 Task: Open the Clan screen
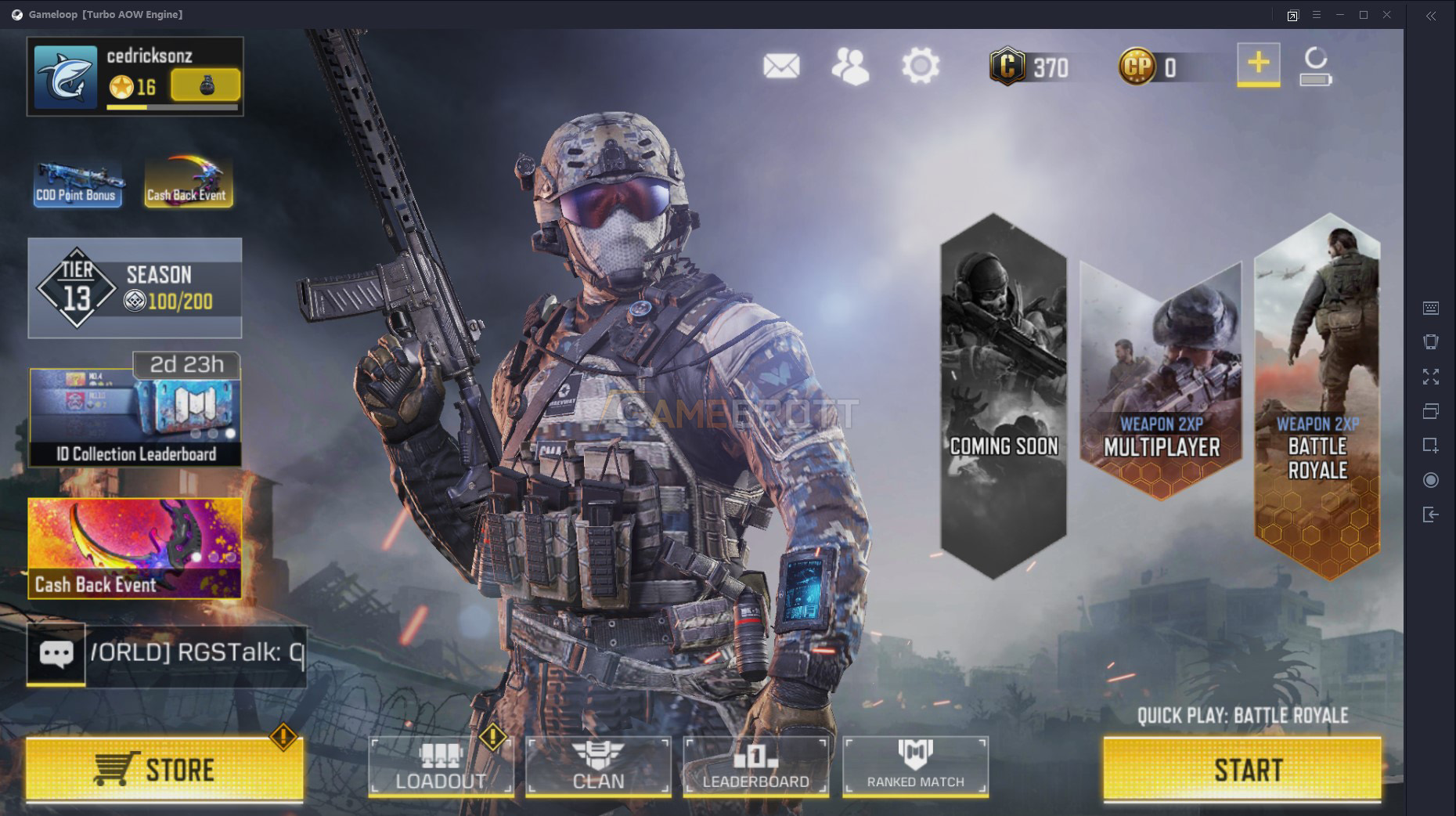click(599, 767)
